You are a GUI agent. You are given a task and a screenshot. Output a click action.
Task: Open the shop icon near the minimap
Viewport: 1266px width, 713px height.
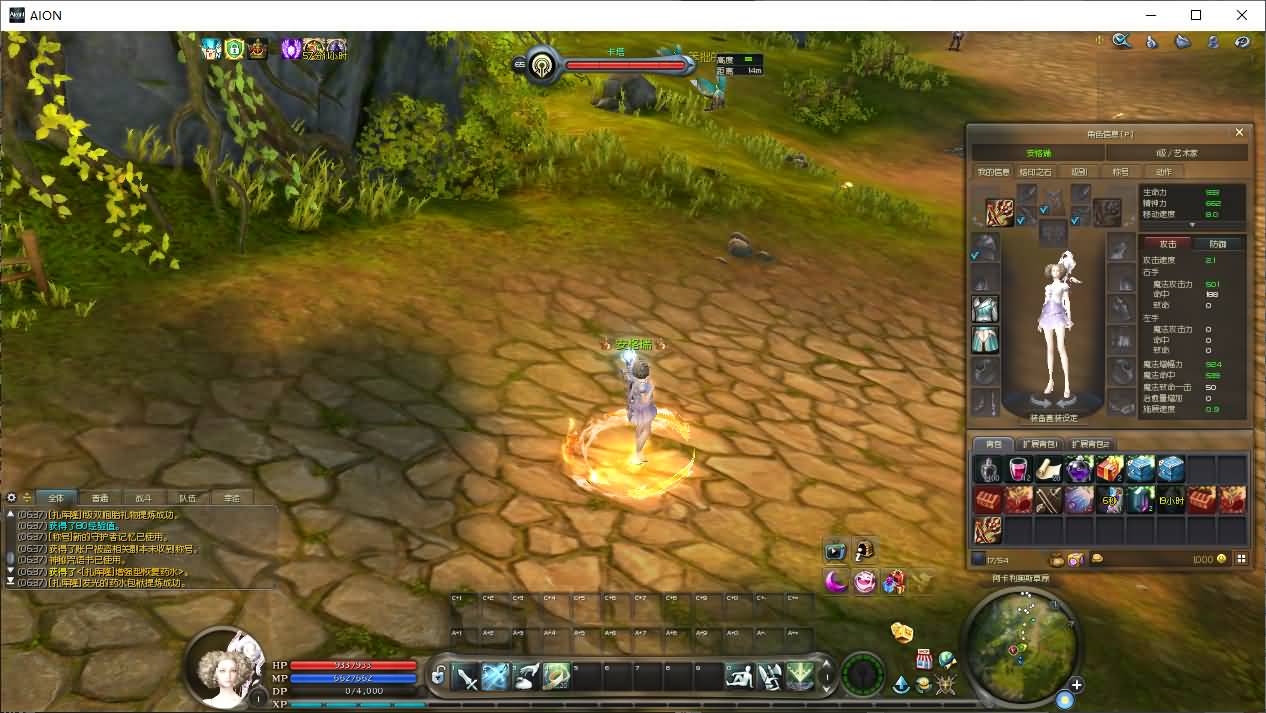pos(925,660)
